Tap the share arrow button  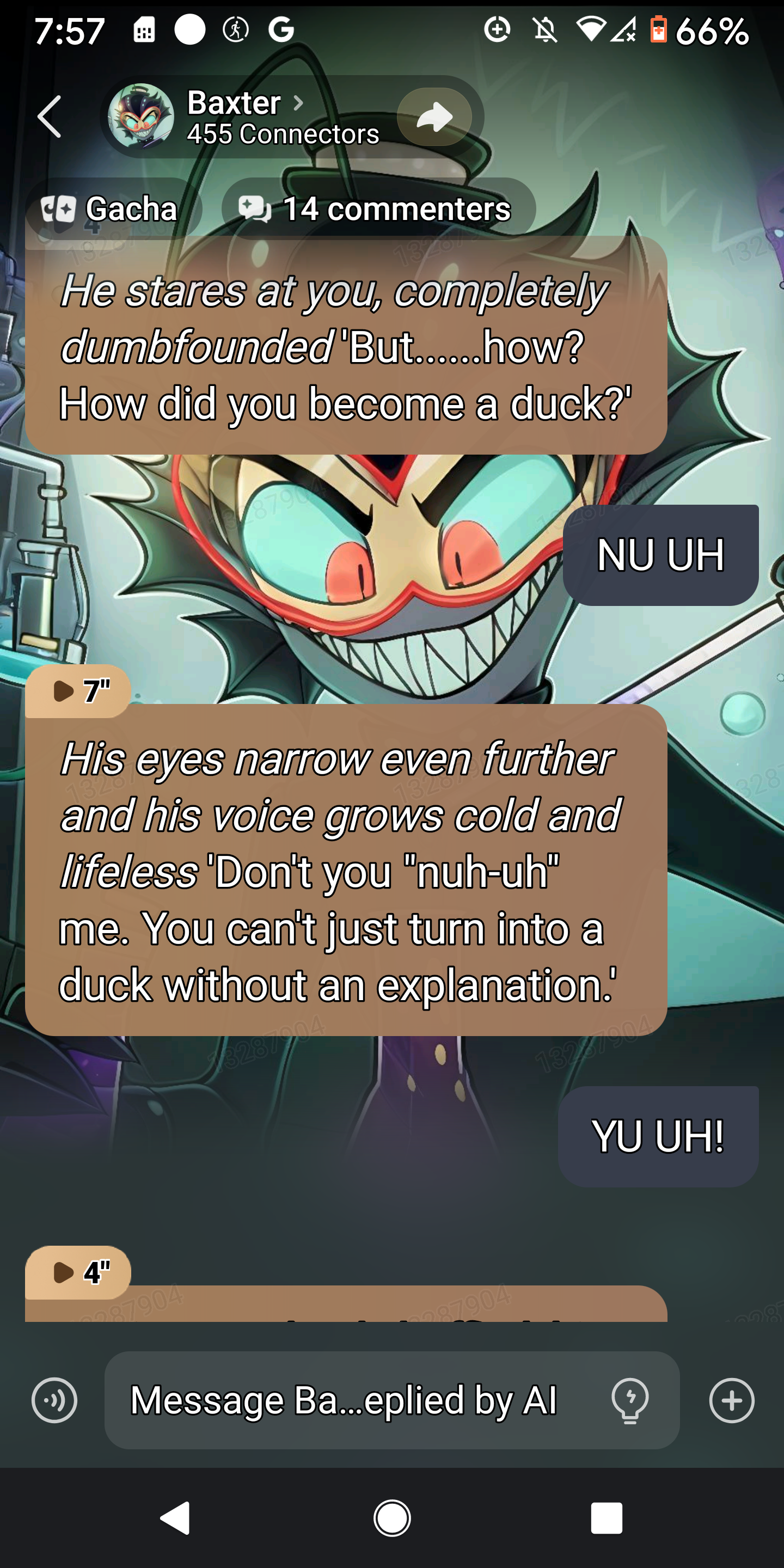tap(434, 117)
